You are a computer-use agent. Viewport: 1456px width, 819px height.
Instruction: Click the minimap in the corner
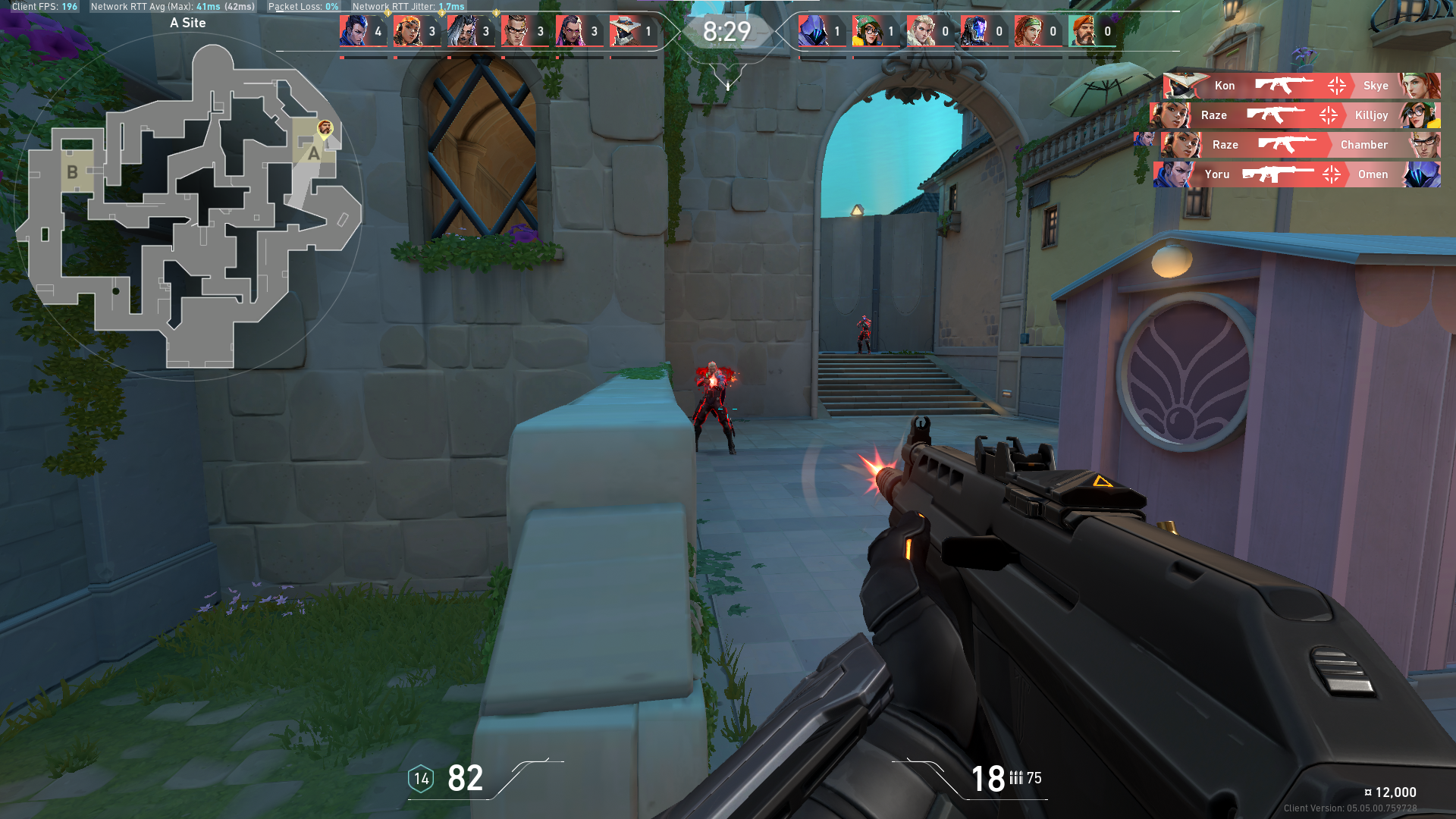pyautogui.click(x=188, y=206)
